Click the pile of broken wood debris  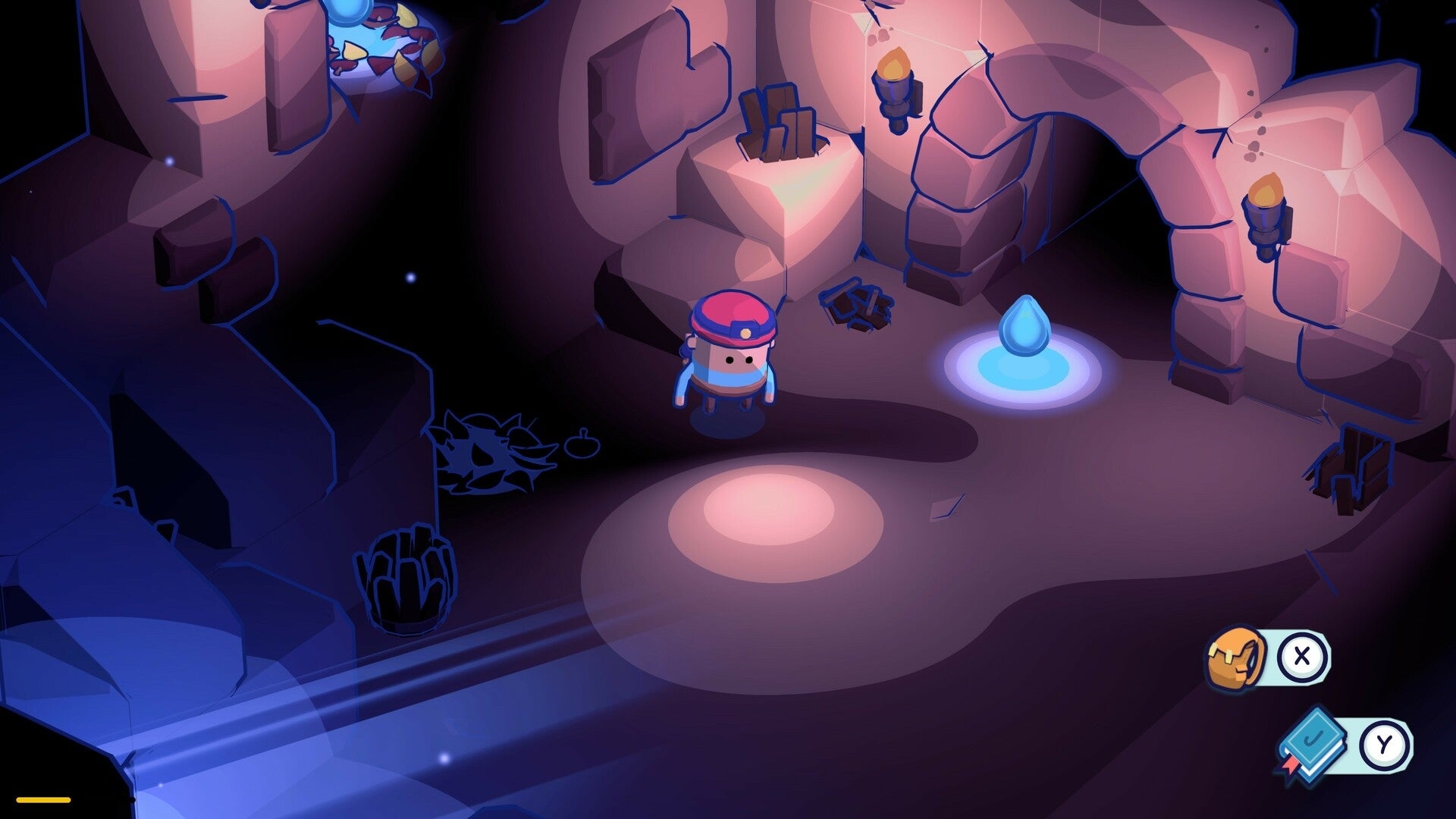tap(857, 303)
